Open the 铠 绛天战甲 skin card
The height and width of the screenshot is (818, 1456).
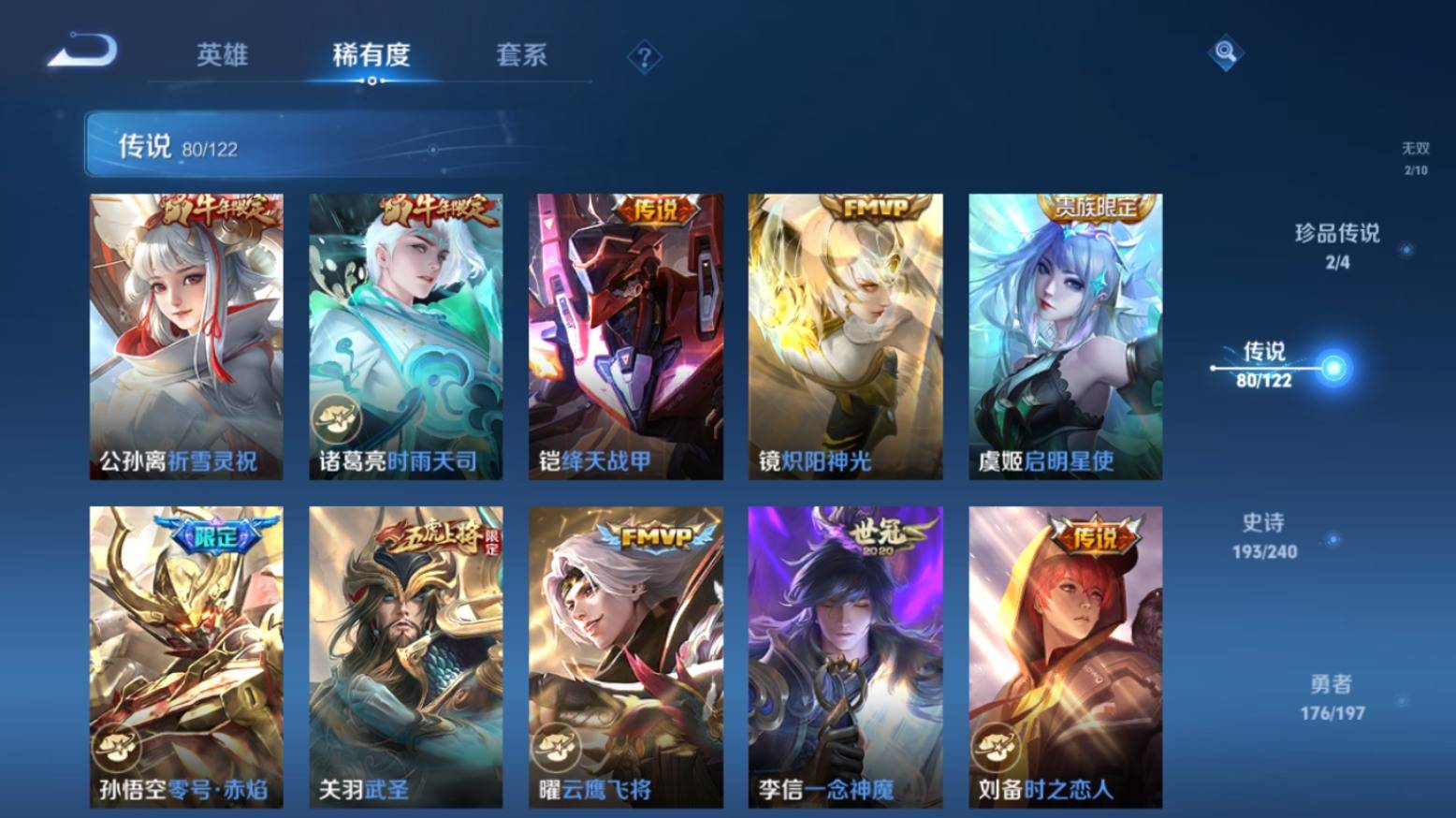[625, 337]
